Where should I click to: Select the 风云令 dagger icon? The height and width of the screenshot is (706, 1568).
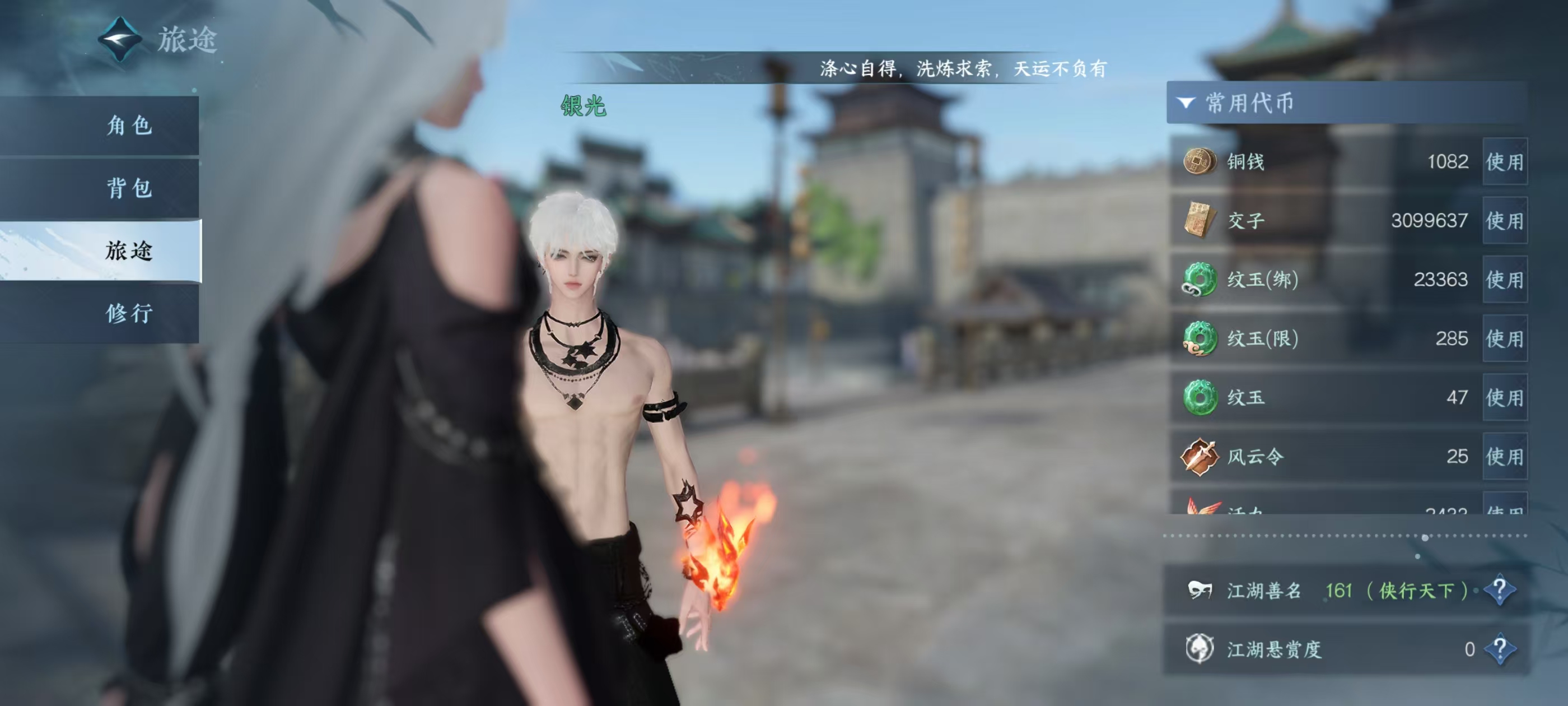click(1199, 456)
